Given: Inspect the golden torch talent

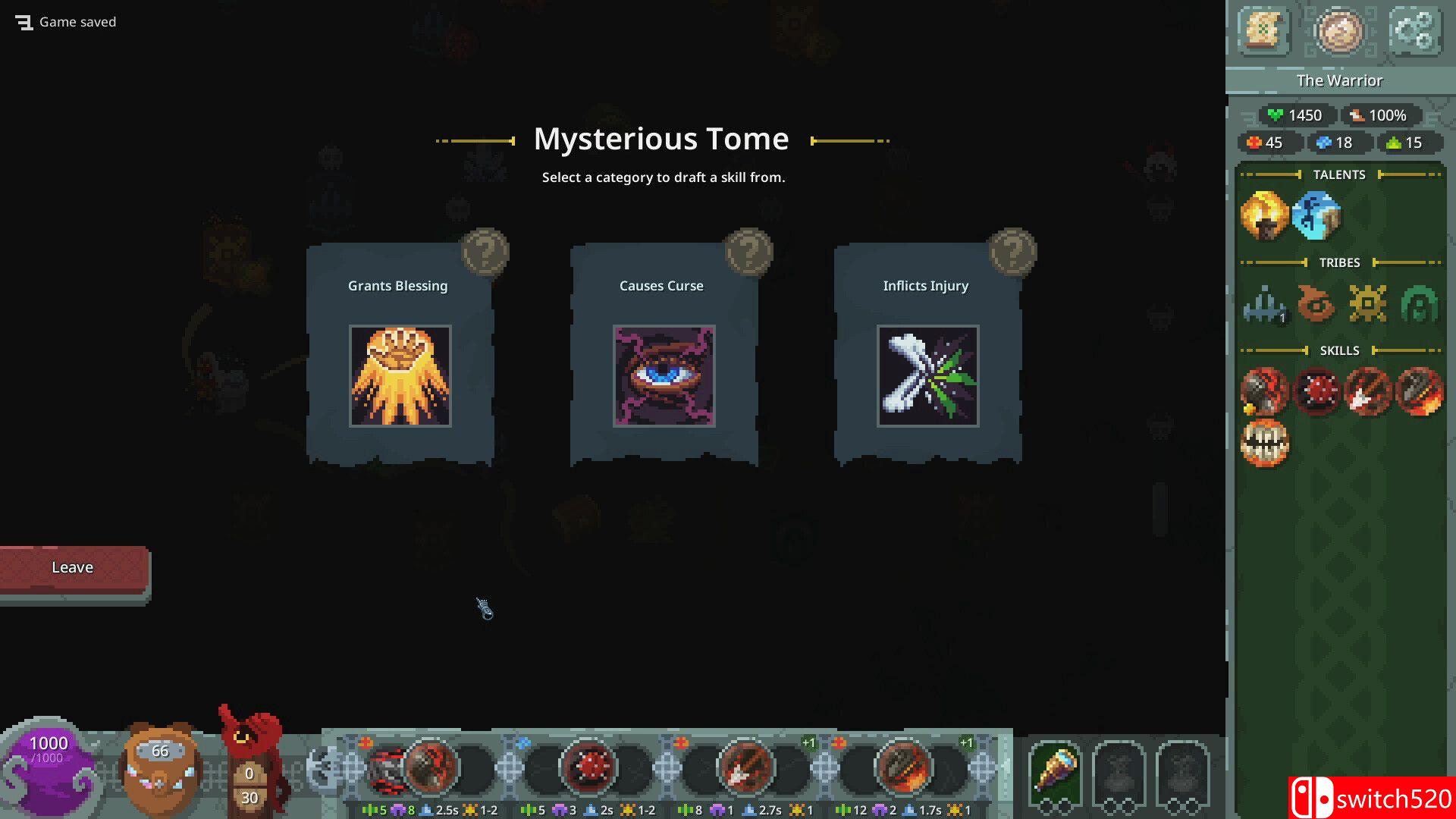Looking at the screenshot, I should [1264, 215].
